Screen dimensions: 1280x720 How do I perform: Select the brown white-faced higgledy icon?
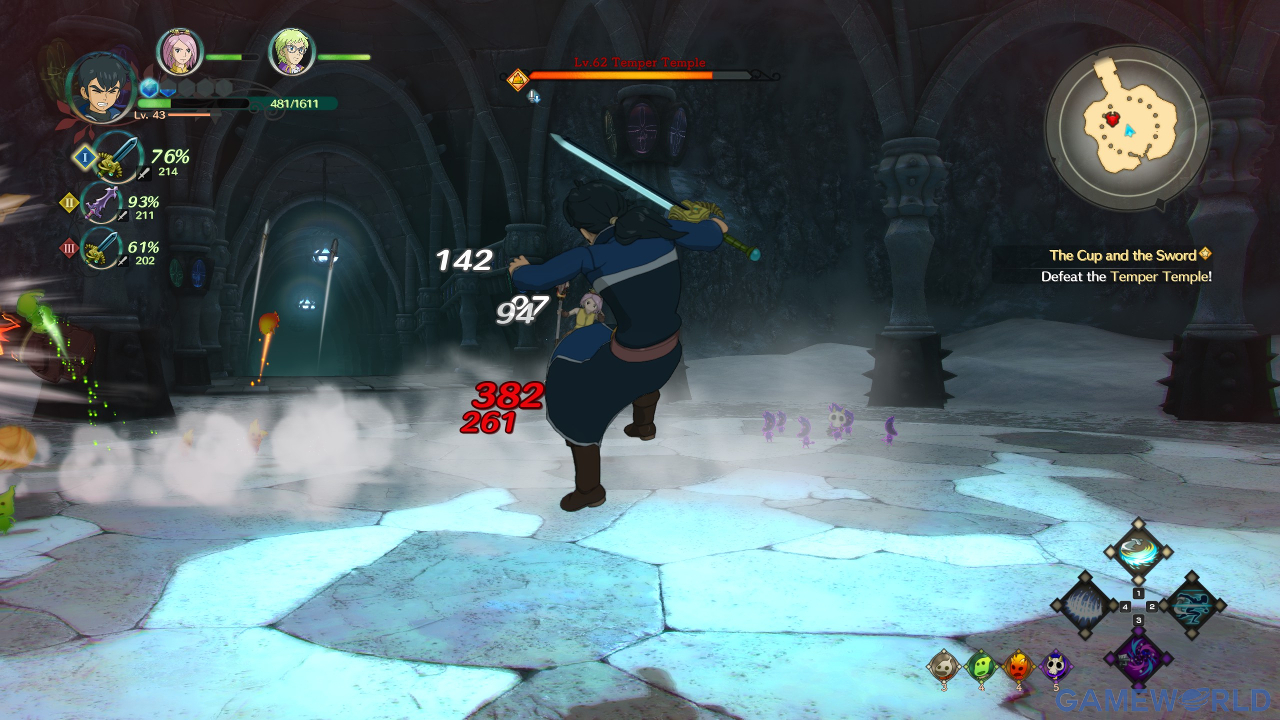pyautogui.click(x=942, y=665)
